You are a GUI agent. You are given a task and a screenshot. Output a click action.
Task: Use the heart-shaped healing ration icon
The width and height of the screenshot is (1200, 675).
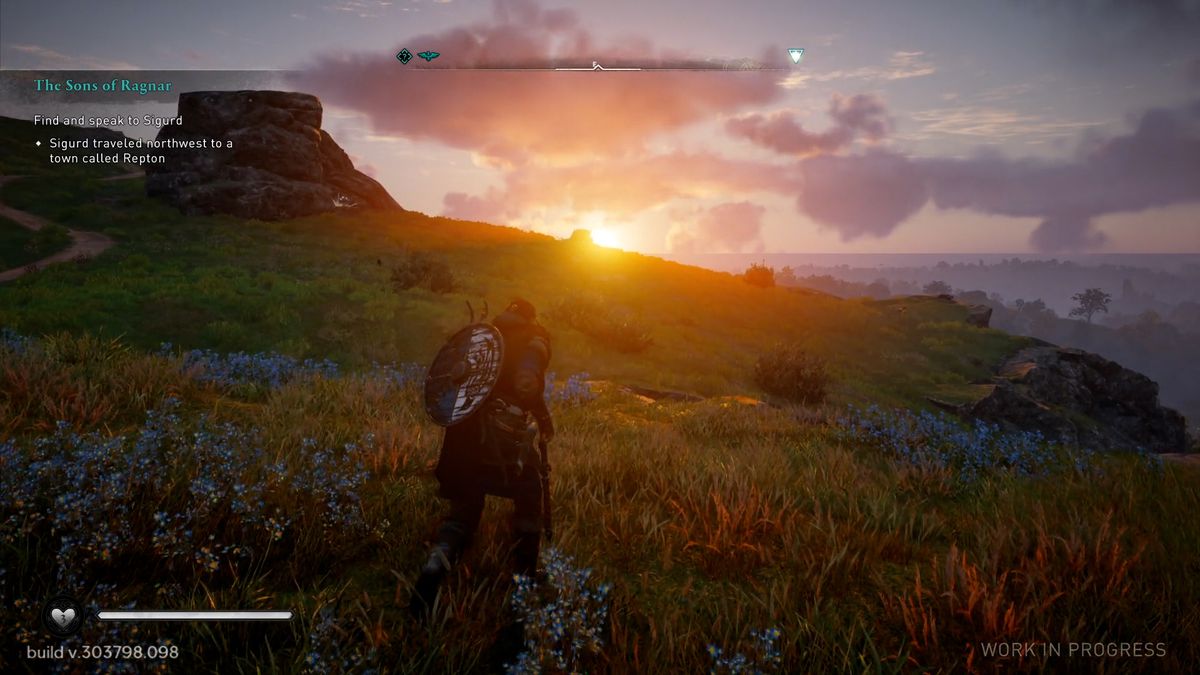coord(65,615)
